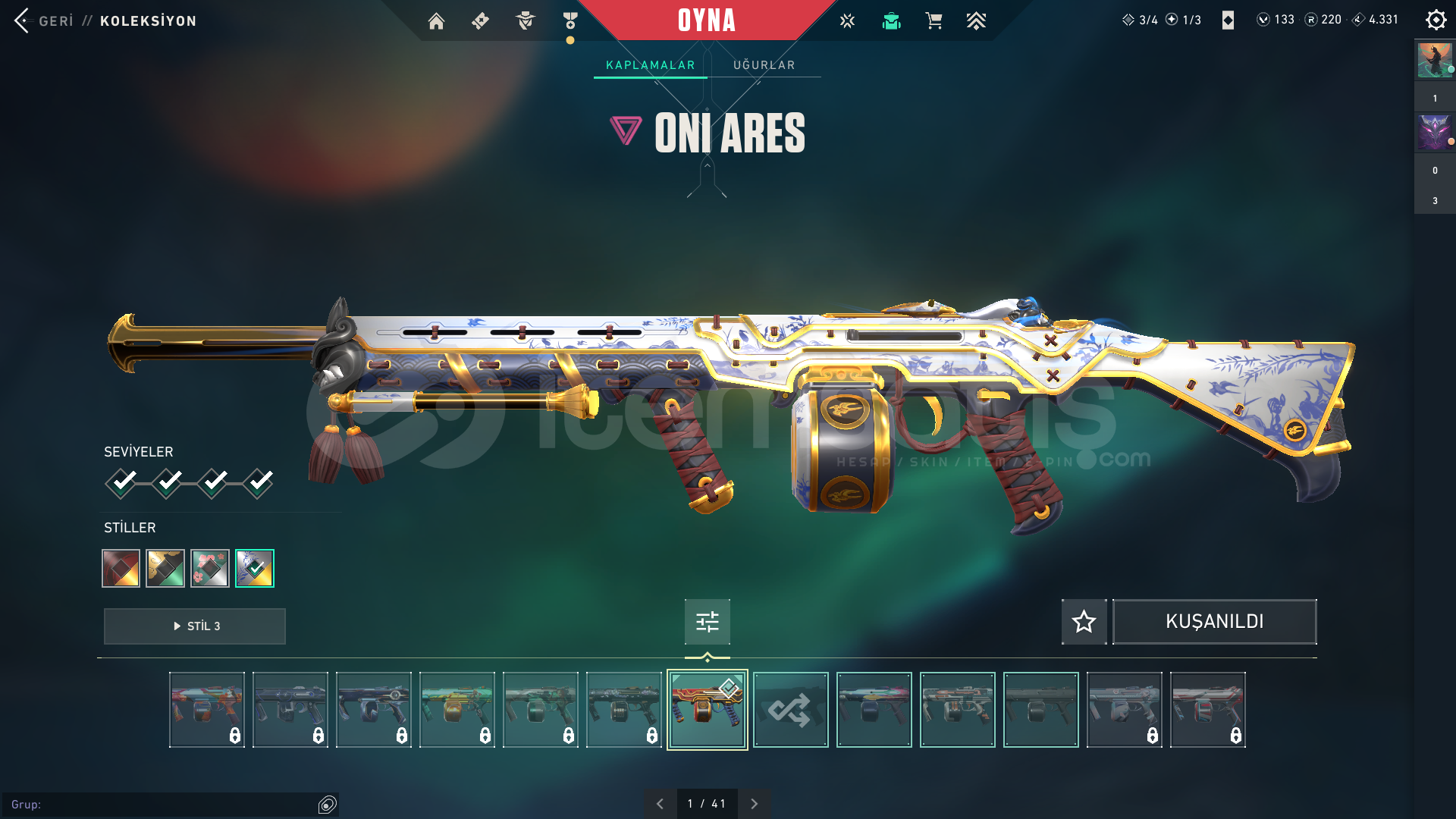Click the Kuşanıldı equip button
This screenshot has width=1456, height=819.
pos(1214,622)
